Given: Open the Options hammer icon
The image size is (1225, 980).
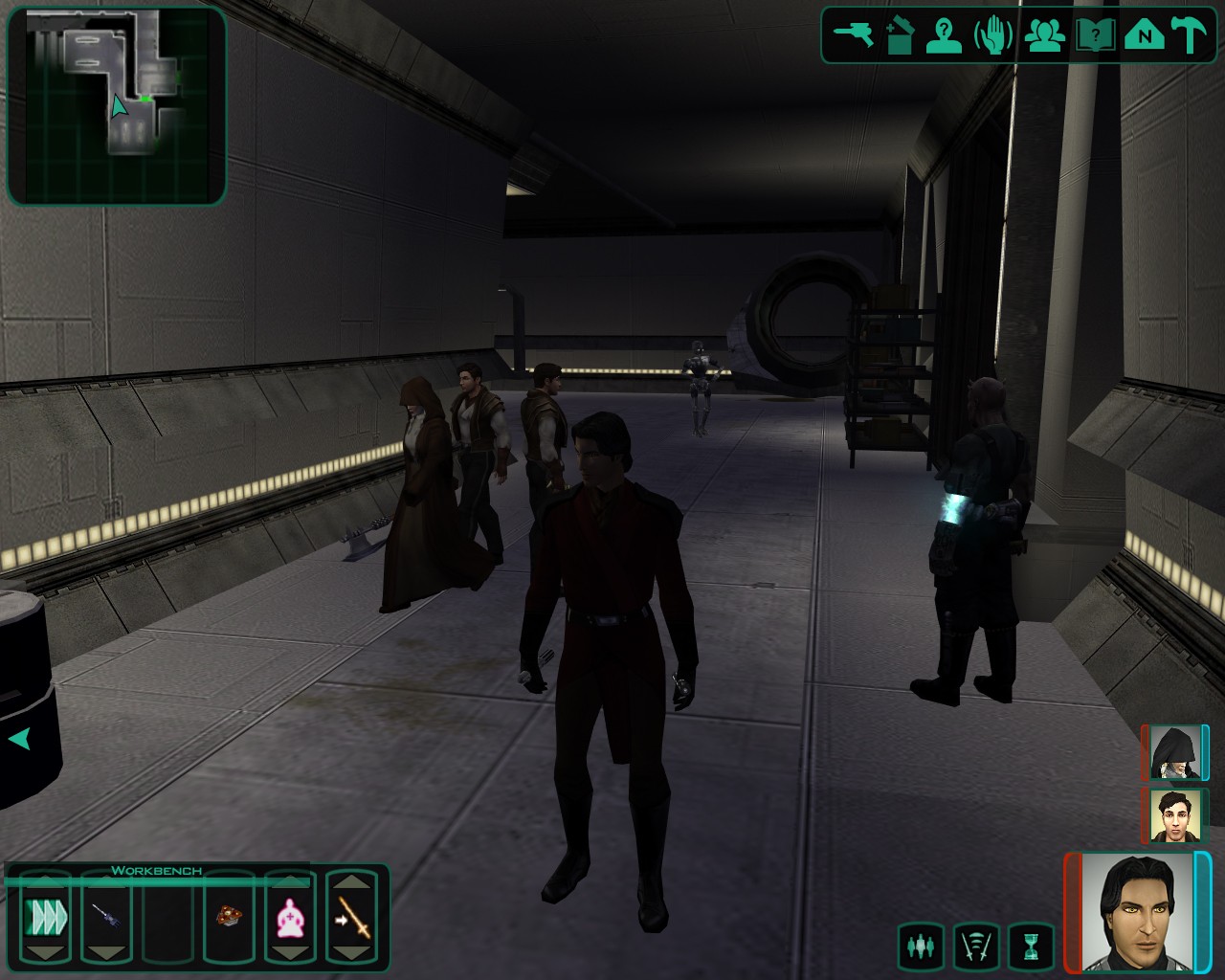Looking at the screenshot, I should [1192, 36].
